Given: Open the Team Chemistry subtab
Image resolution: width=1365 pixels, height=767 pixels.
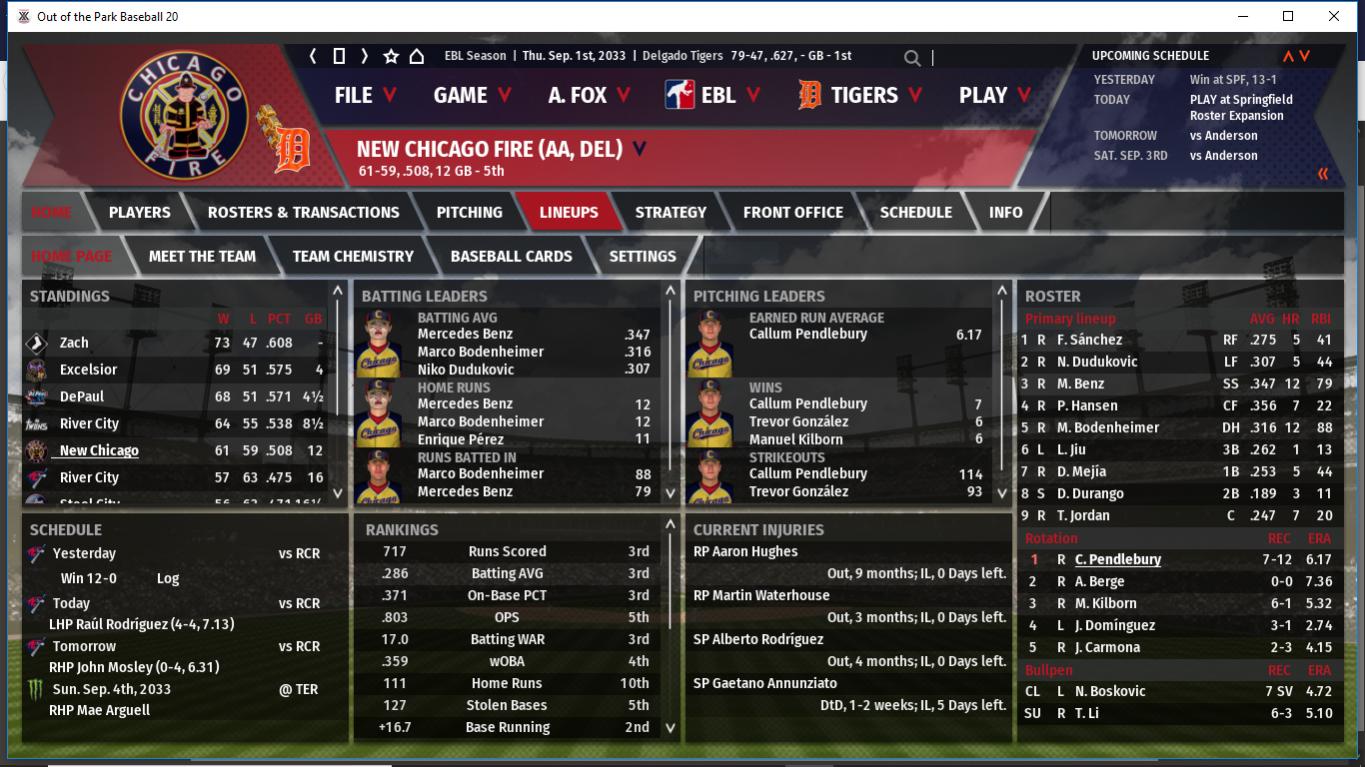Looking at the screenshot, I should pos(353,256).
